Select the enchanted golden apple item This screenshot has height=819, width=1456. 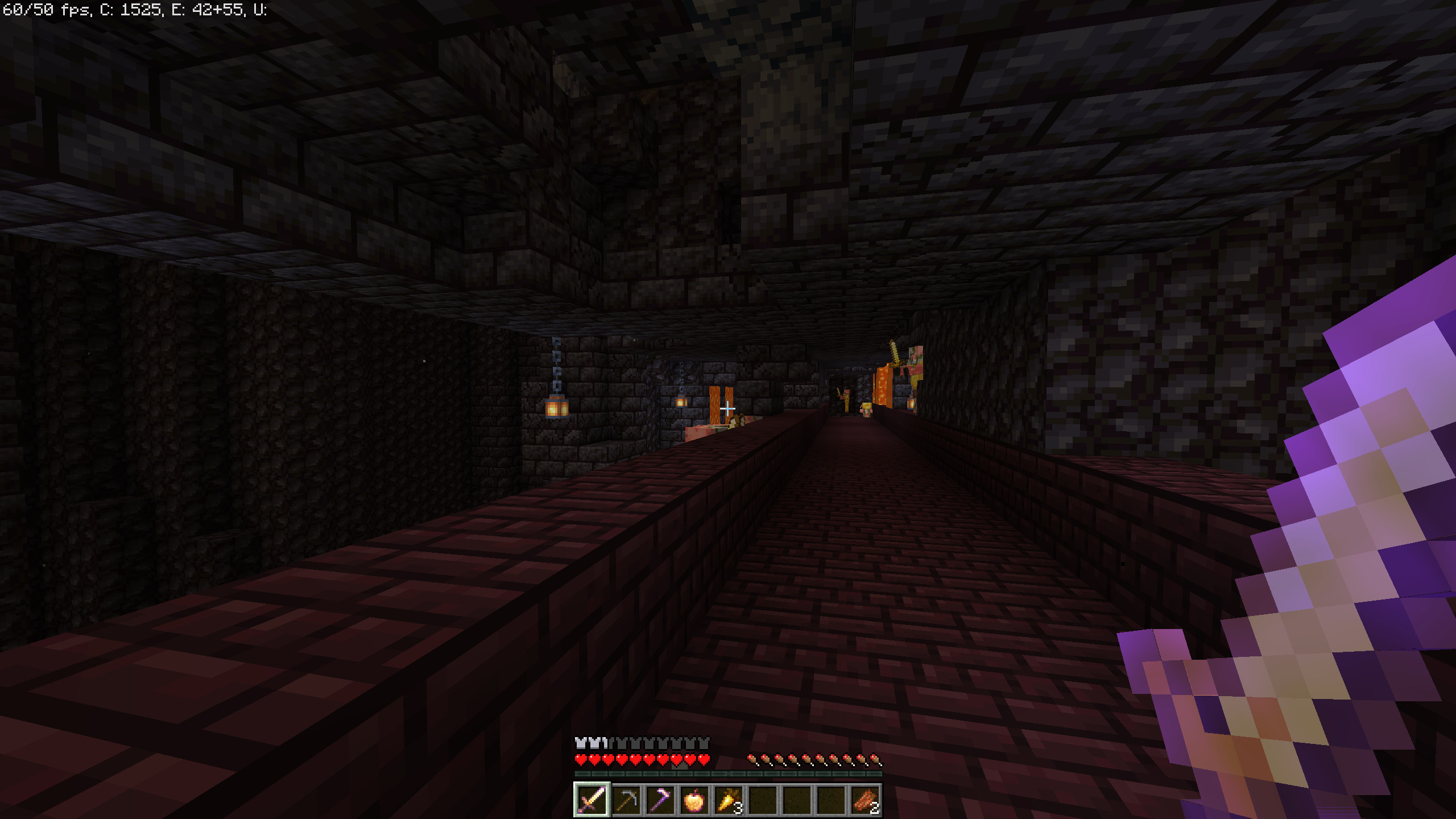(x=695, y=801)
